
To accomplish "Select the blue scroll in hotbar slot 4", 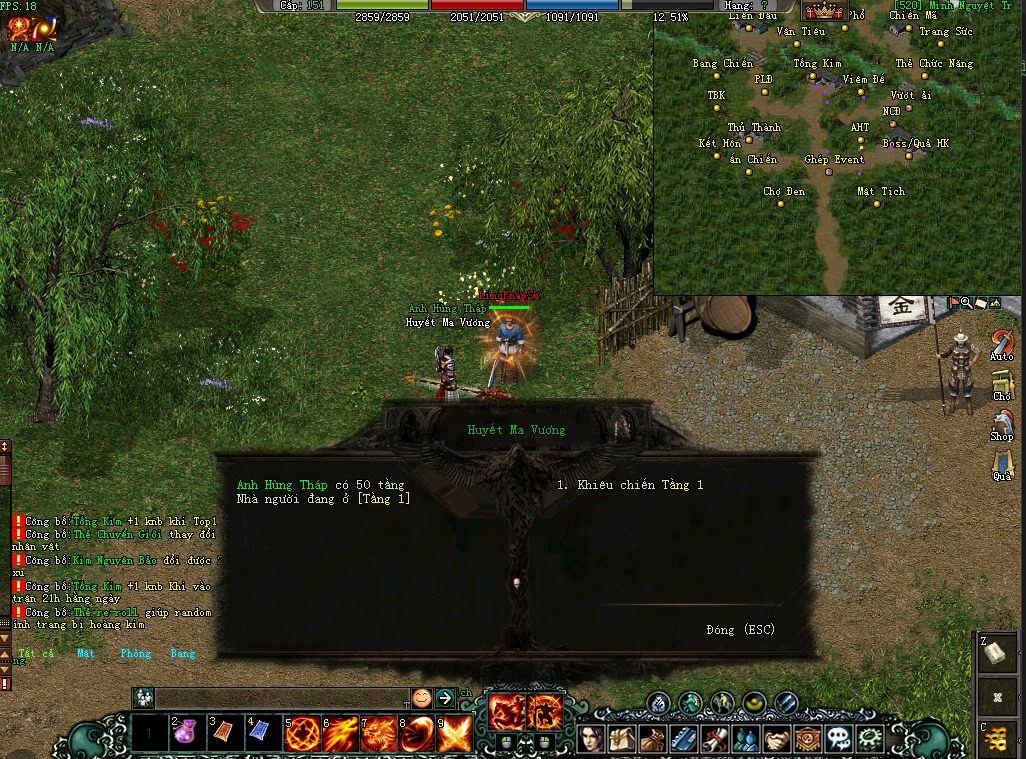I will (262, 735).
